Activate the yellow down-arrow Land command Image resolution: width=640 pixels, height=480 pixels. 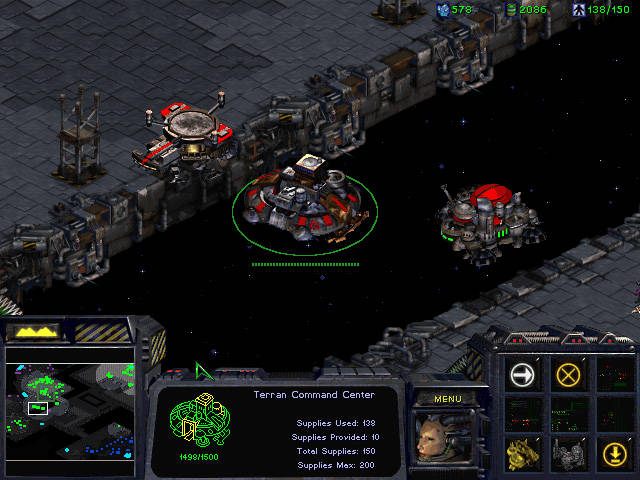click(614, 453)
